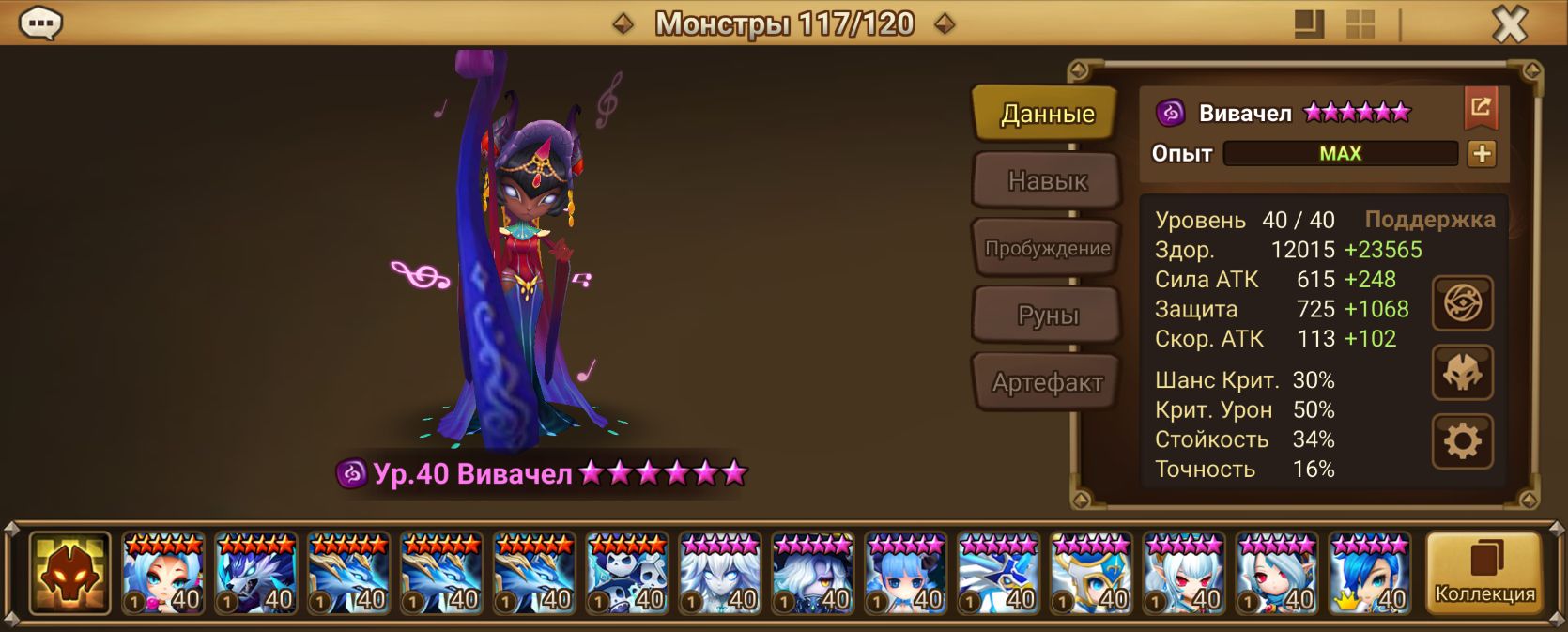Open the eye emblem button
1568x632 pixels.
click(x=1462, y=304)
